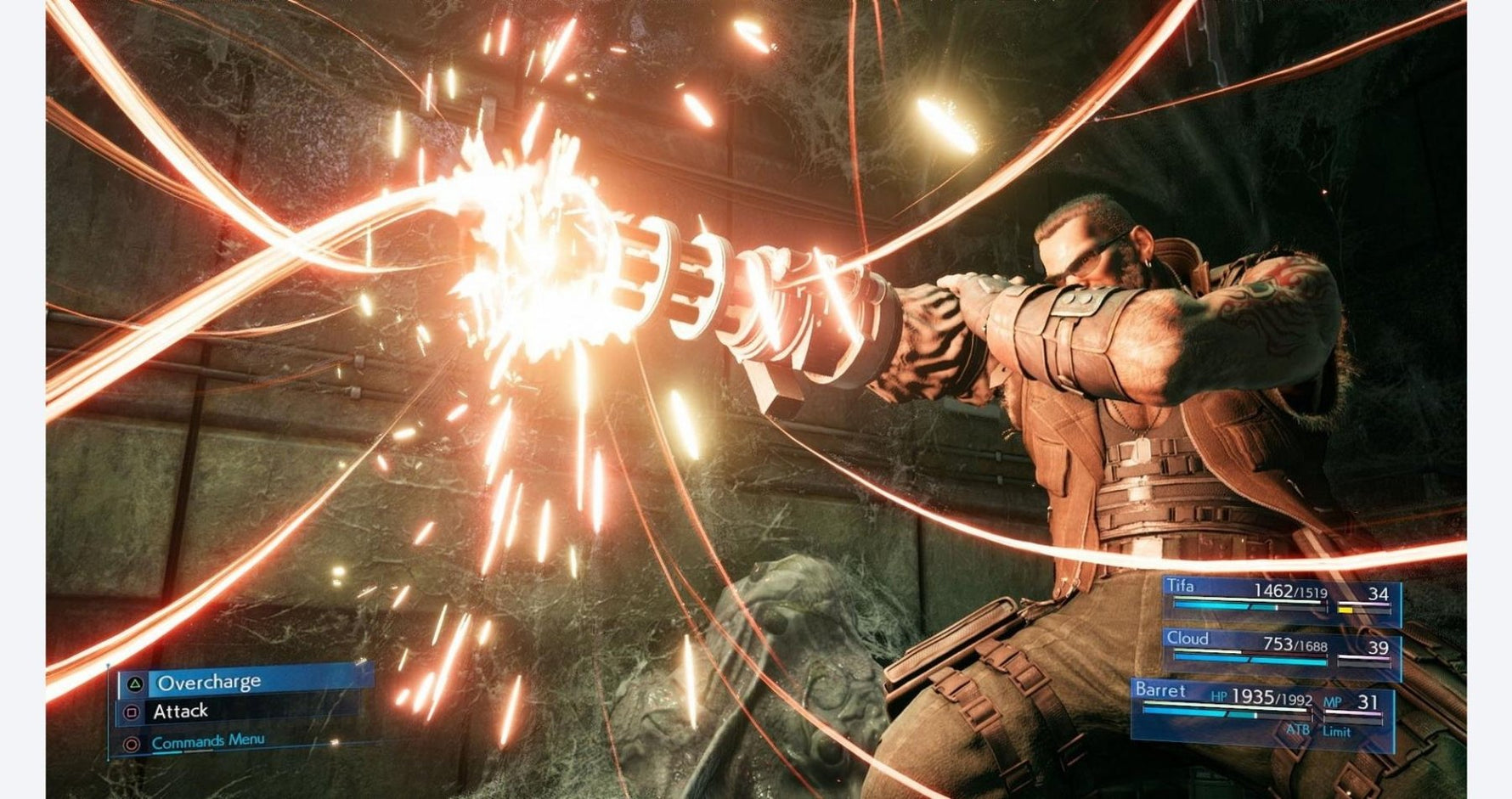Select the Cloud name label
The height and width of the screenshot is (799, 1512).
pyautogui.click(x=1188, y=639)
